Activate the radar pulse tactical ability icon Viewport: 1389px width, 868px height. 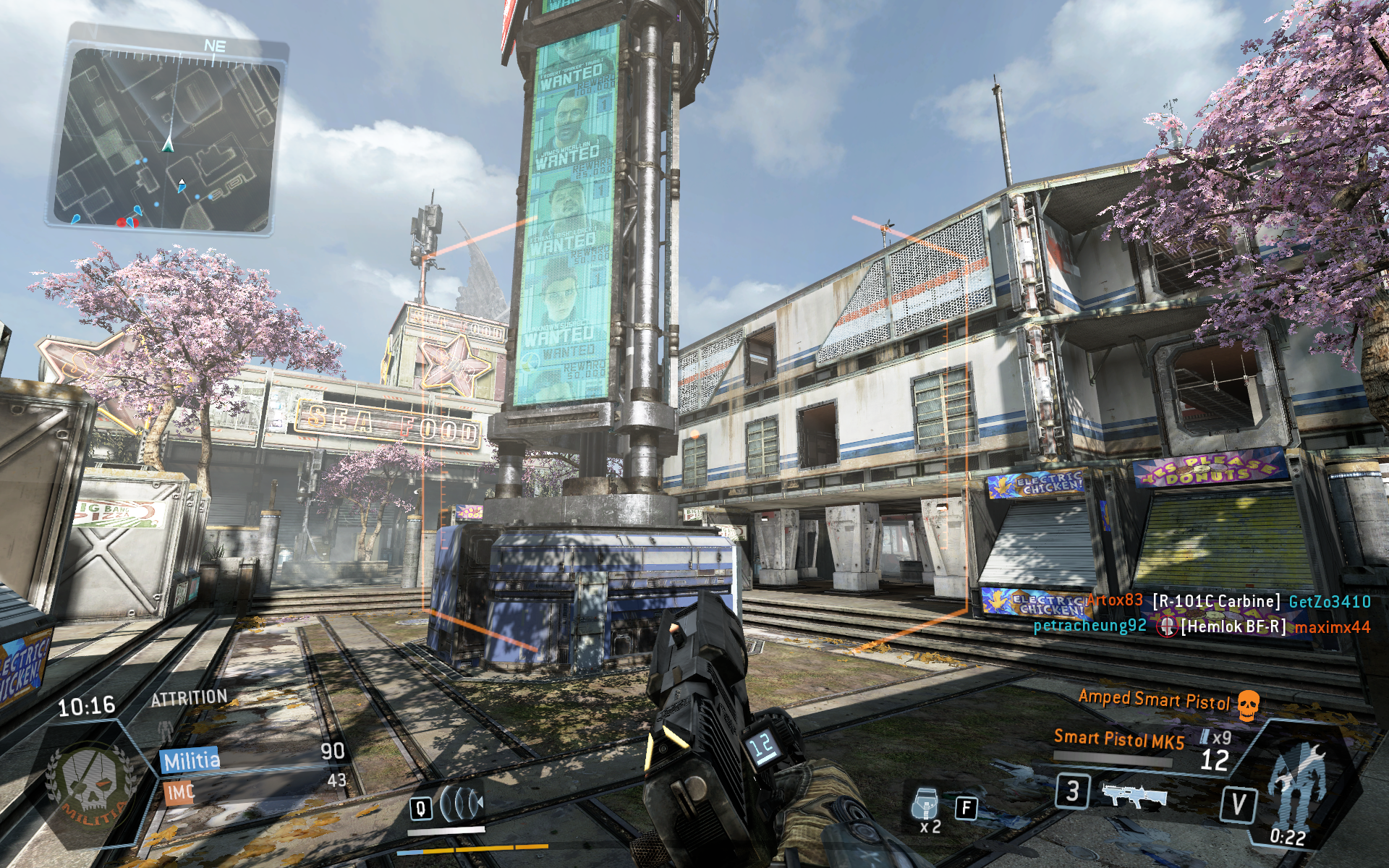point(462,803)
